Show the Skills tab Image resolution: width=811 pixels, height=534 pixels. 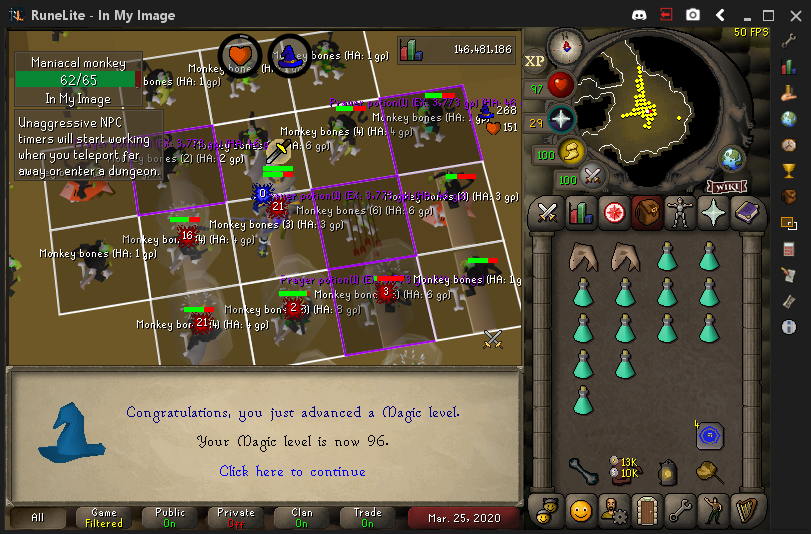(580, 212)
